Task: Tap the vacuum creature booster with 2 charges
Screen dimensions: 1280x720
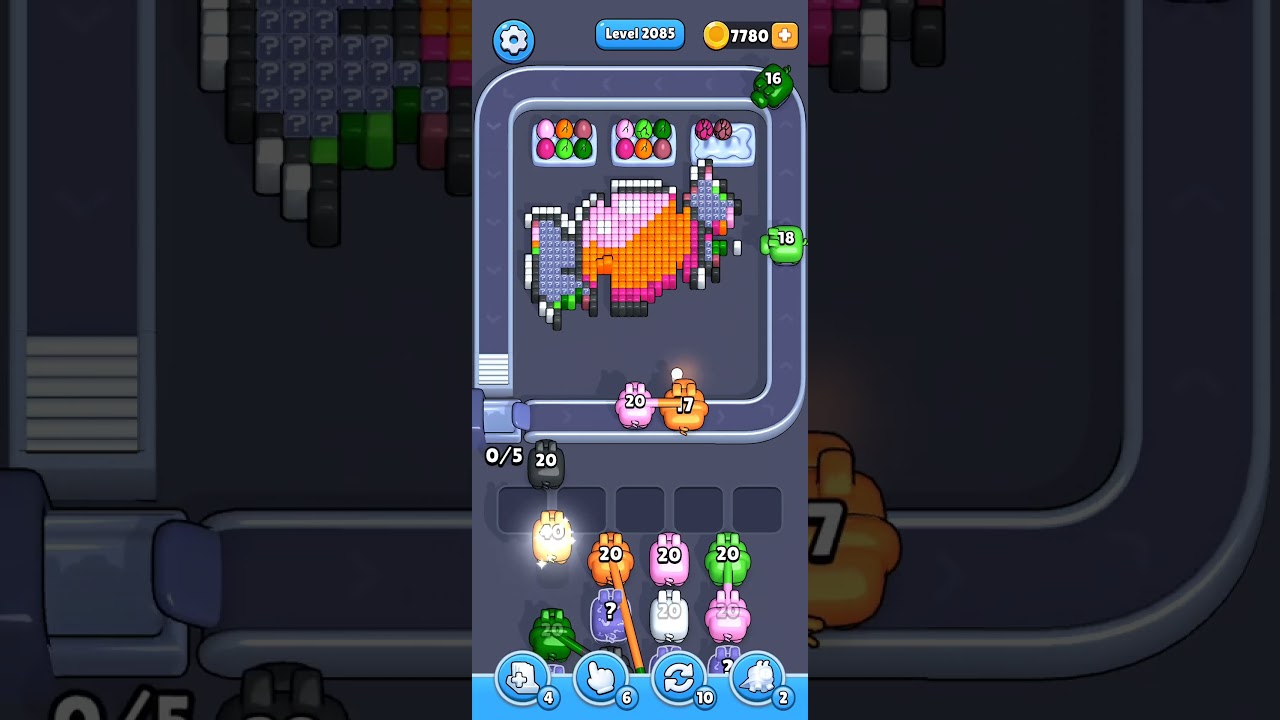Action: click(757, 677)
